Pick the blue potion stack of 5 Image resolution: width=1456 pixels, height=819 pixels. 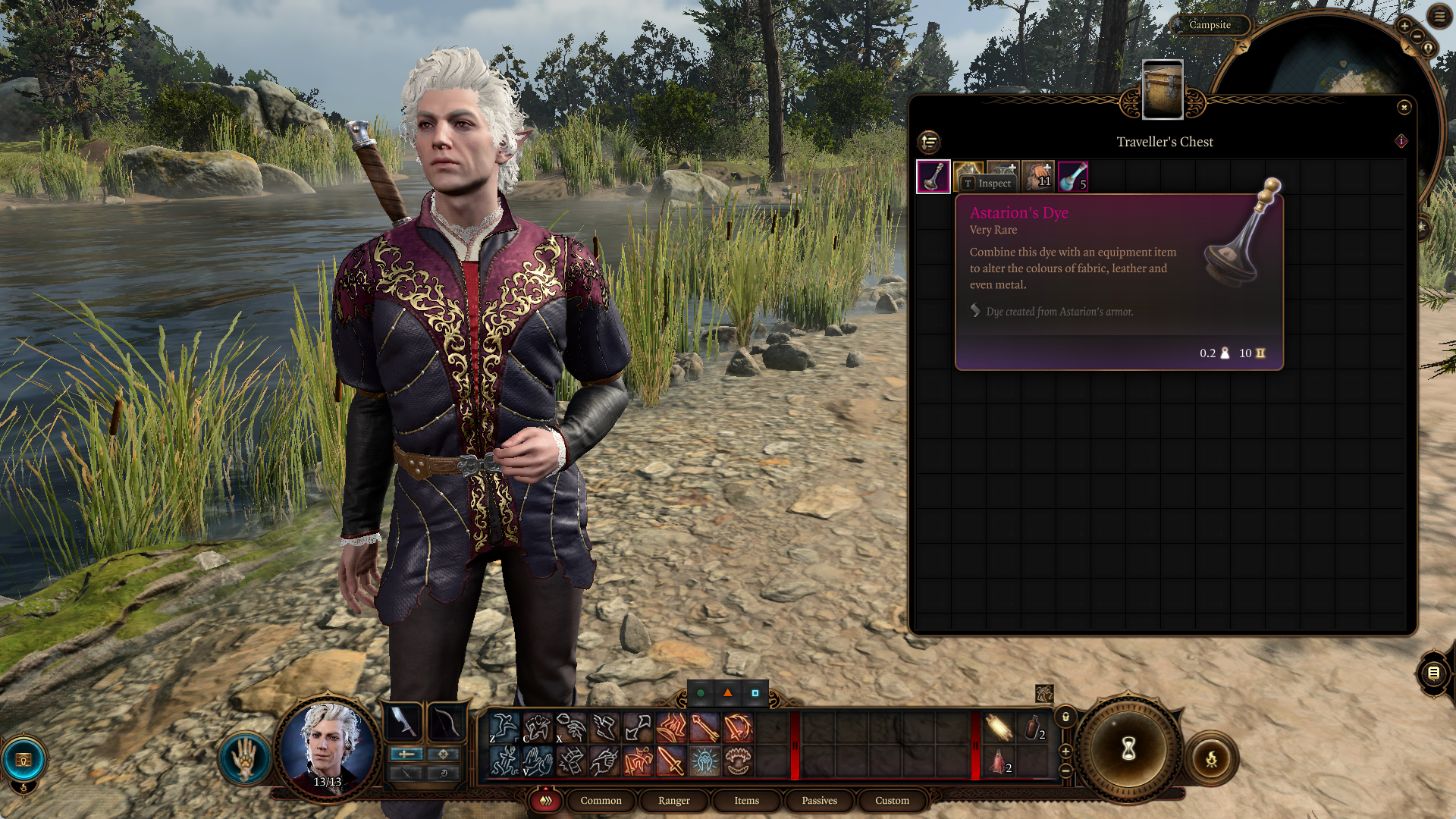click(1073, 177)
